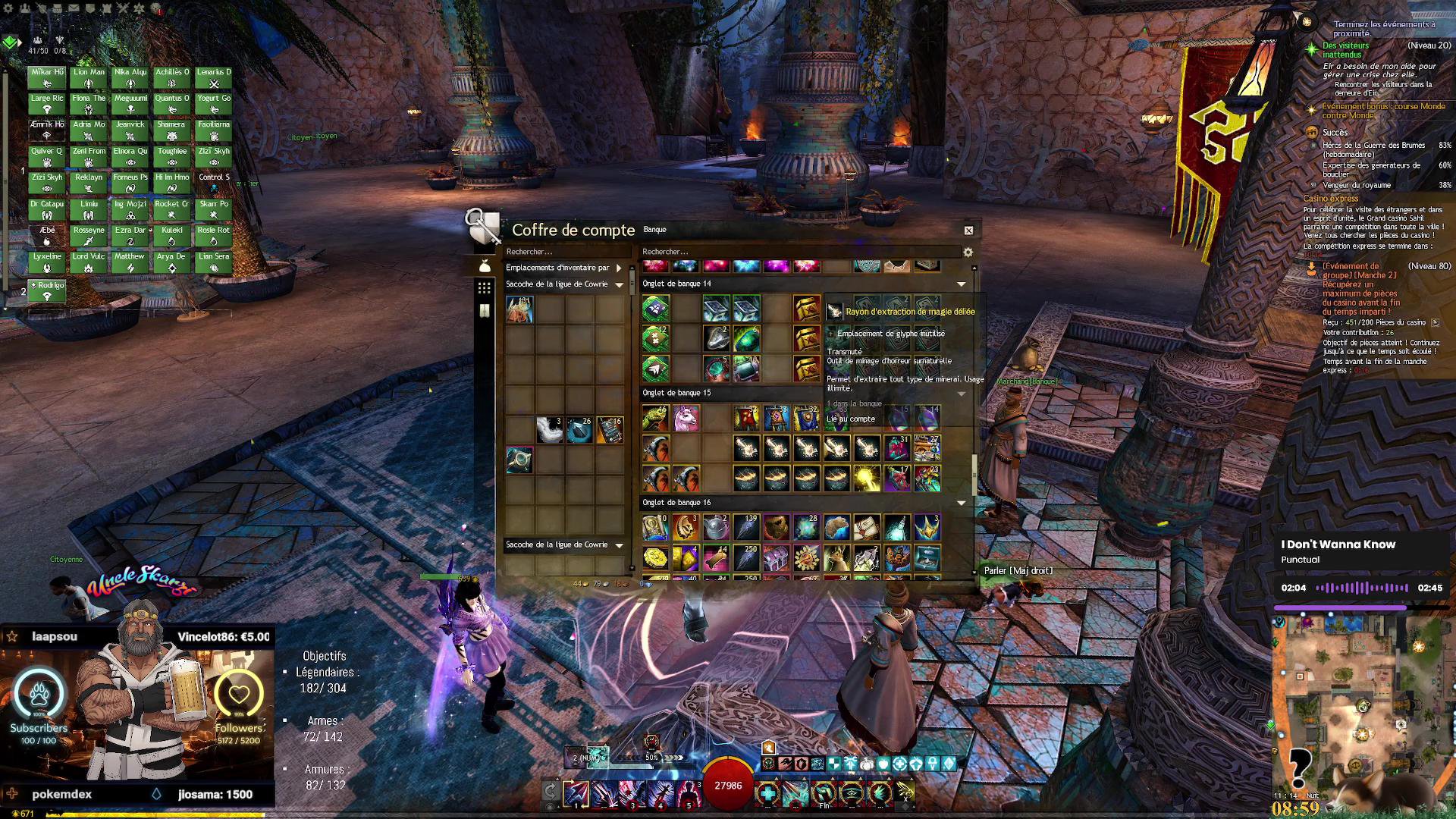Open the mail envelope icon in top bar

[x=74, y=8]
